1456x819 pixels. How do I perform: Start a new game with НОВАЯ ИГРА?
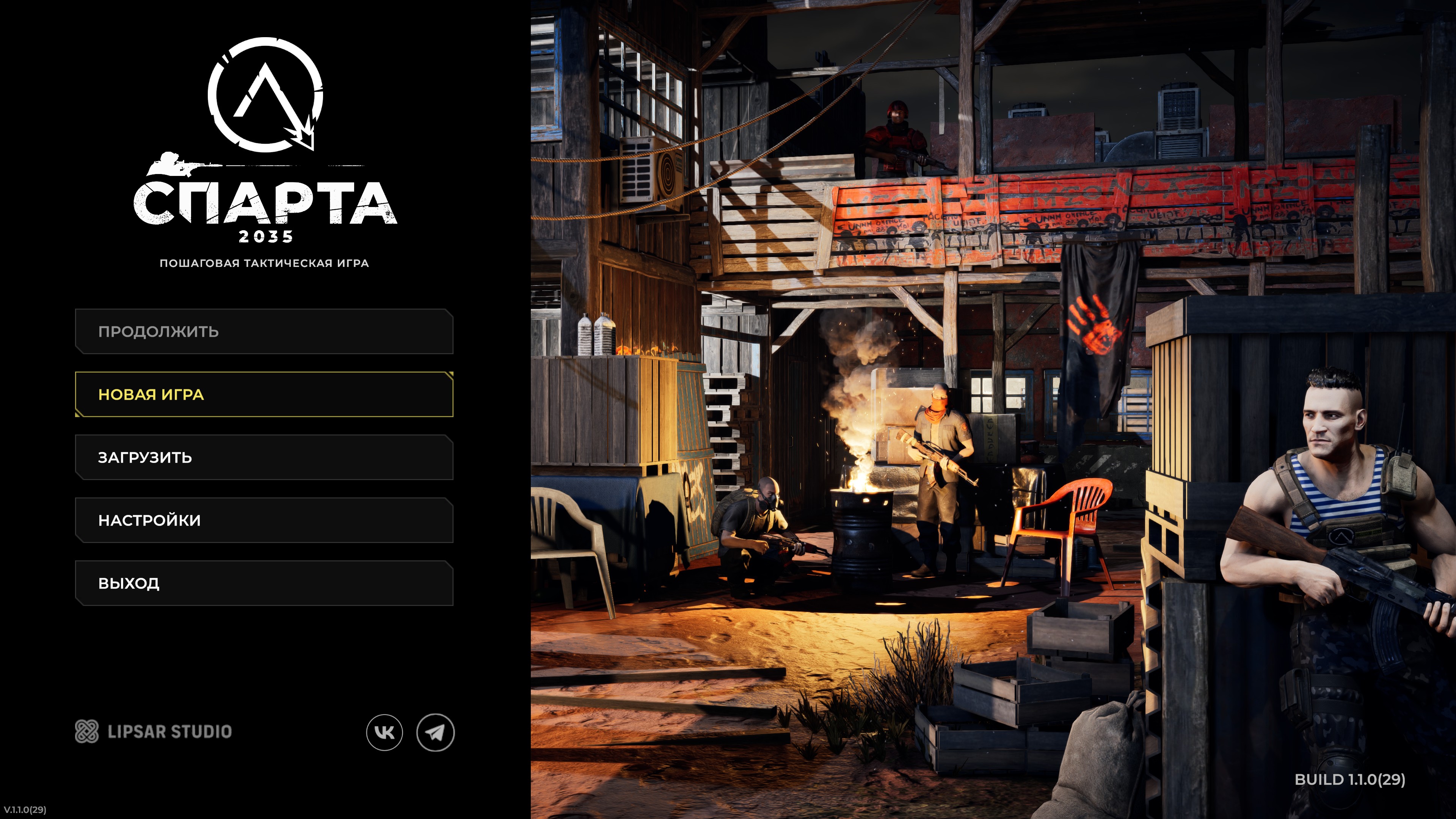264,394
